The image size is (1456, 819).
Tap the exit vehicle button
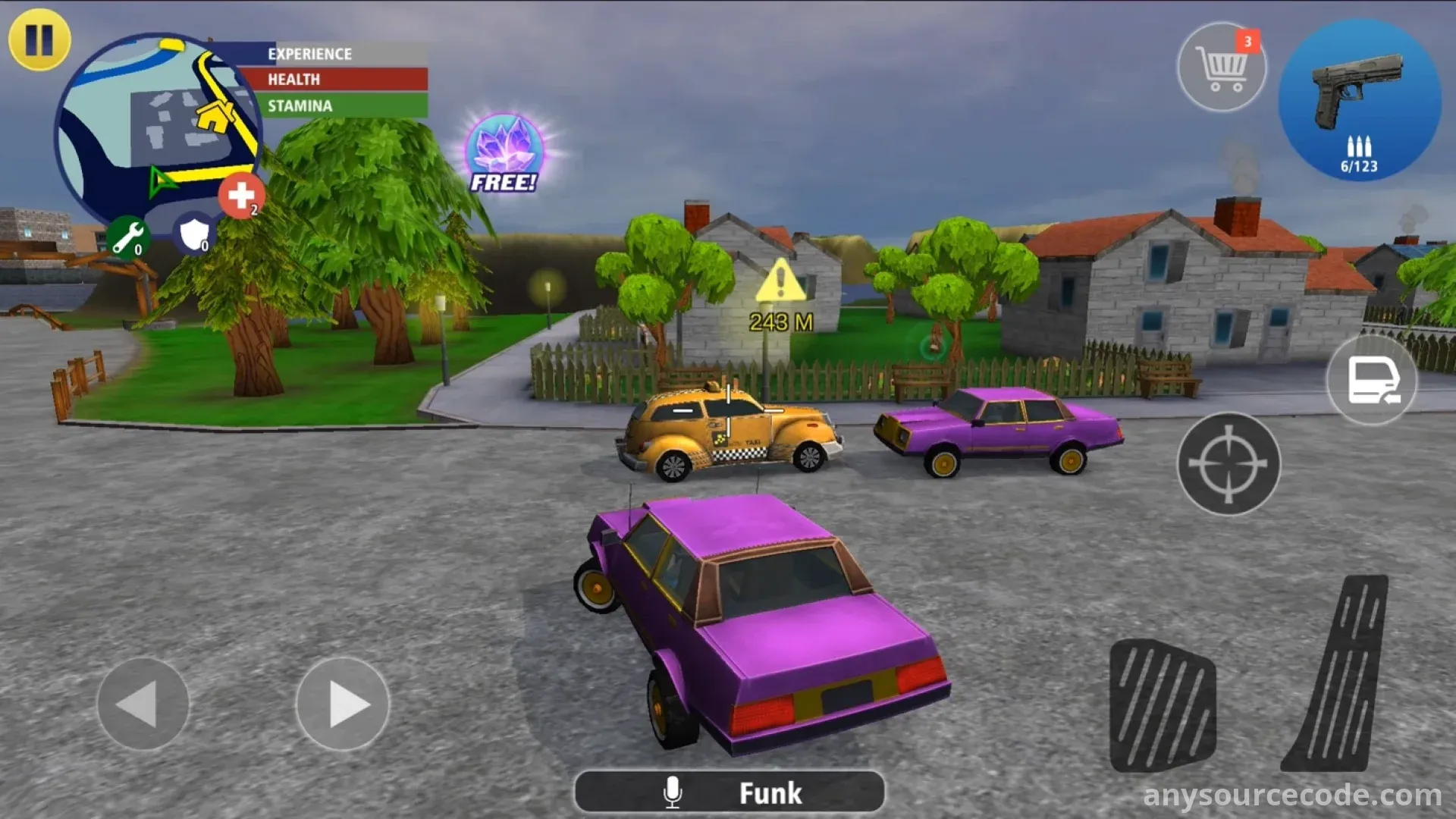click(x=1372, y=379)
